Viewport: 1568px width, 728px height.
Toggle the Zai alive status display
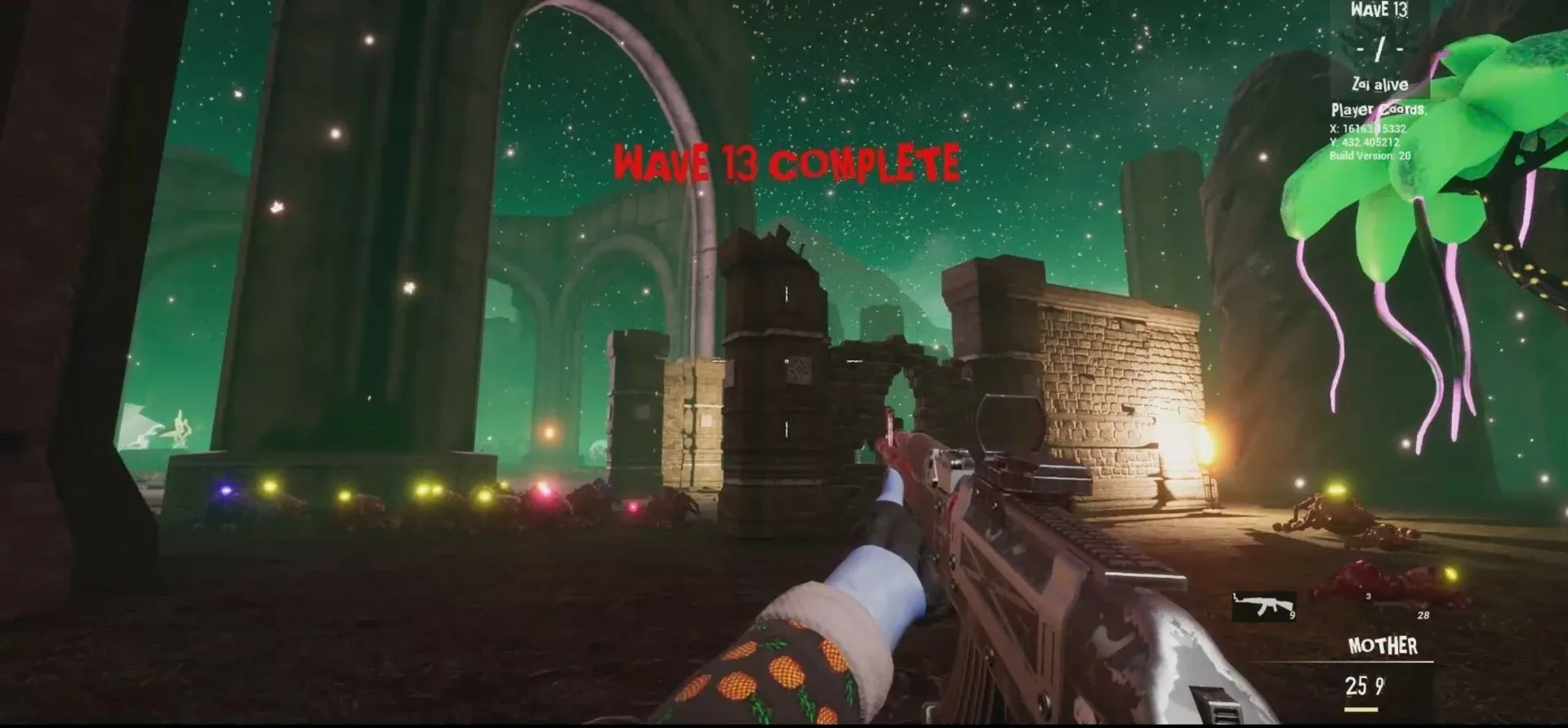[x=1380, y=84]
